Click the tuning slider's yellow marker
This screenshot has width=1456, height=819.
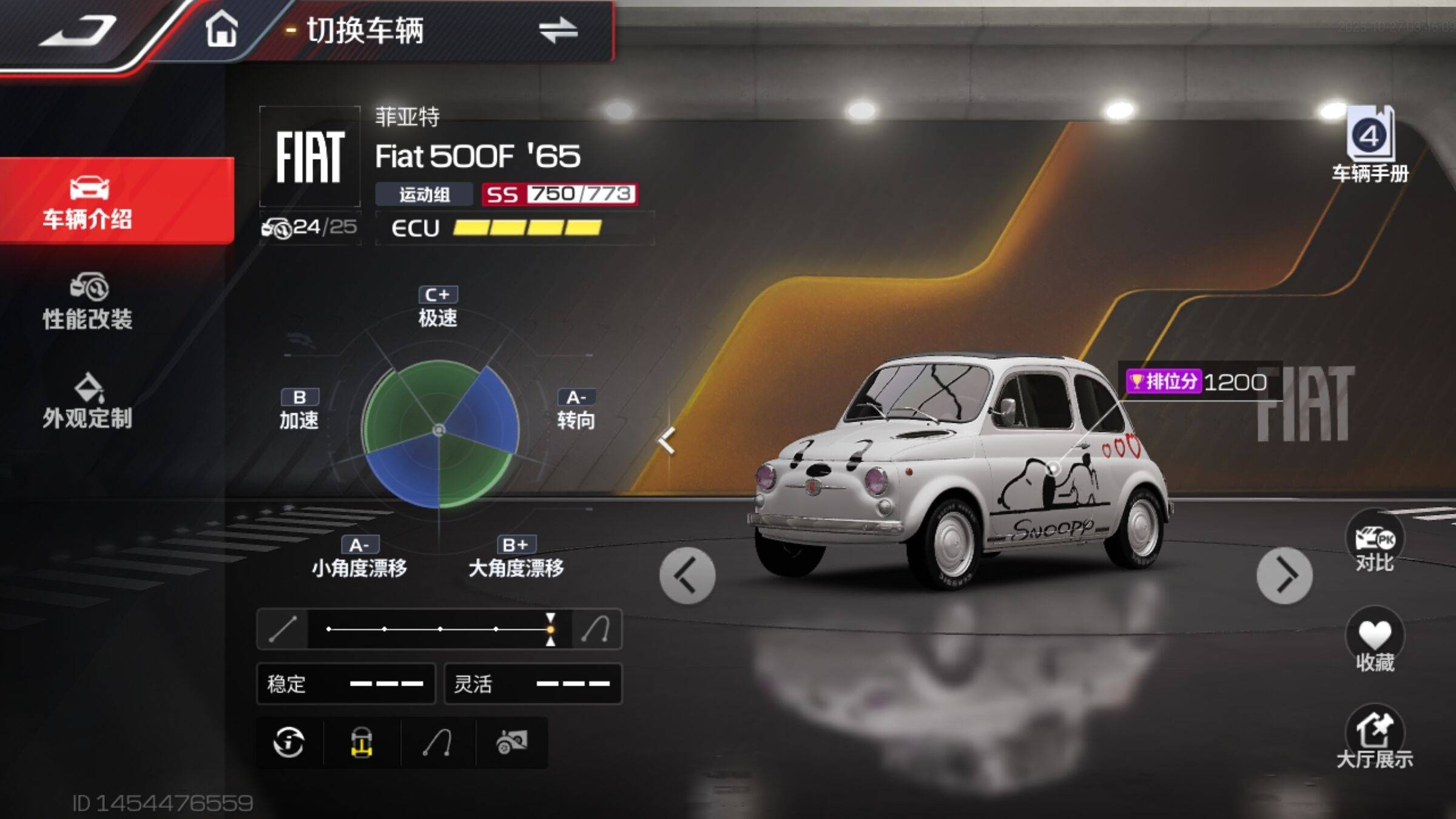[550, 629]
